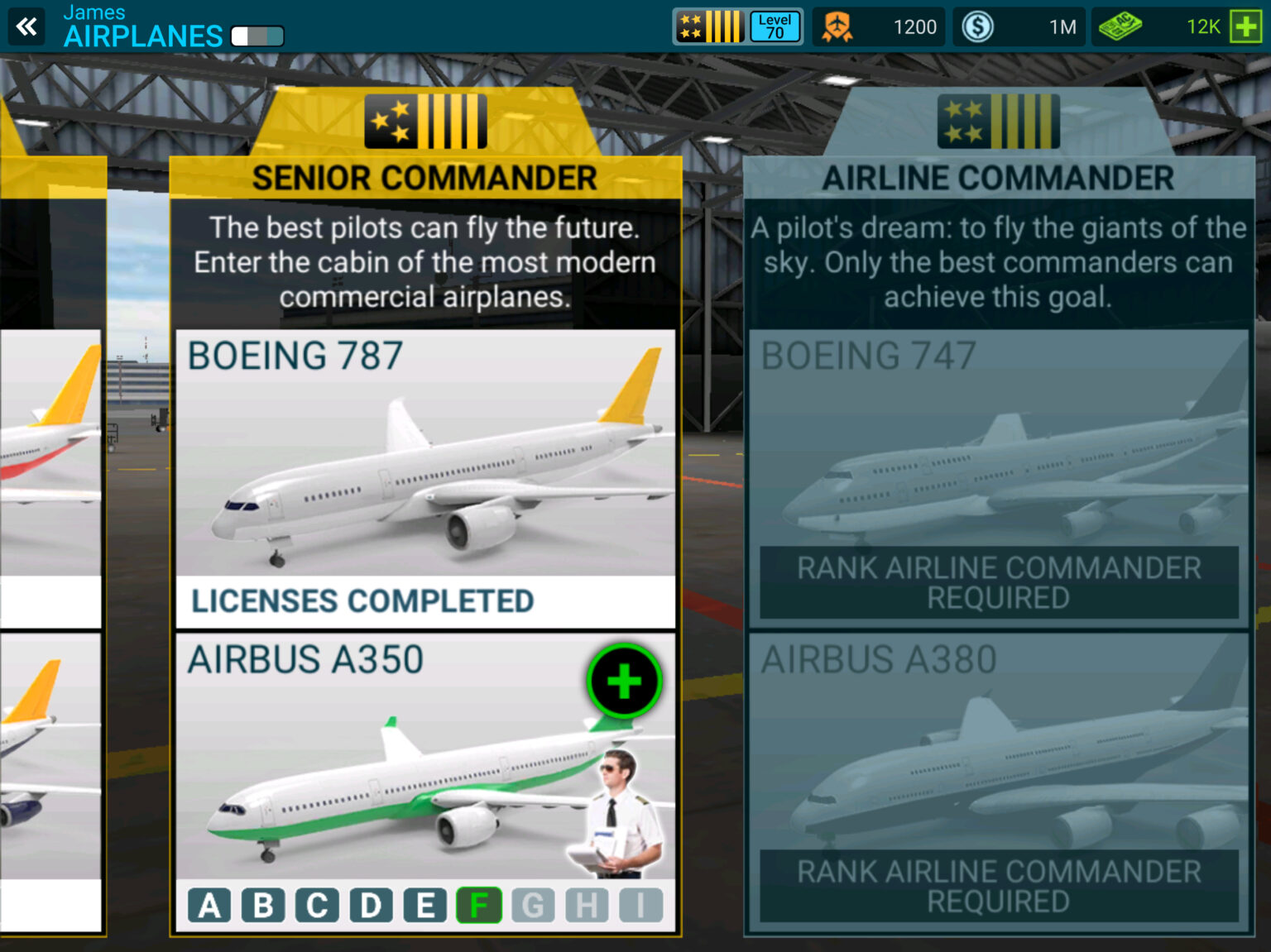Click the green AC cash icon
This screenshot has width=1271, height=952.
click(x=1122, y=26)
